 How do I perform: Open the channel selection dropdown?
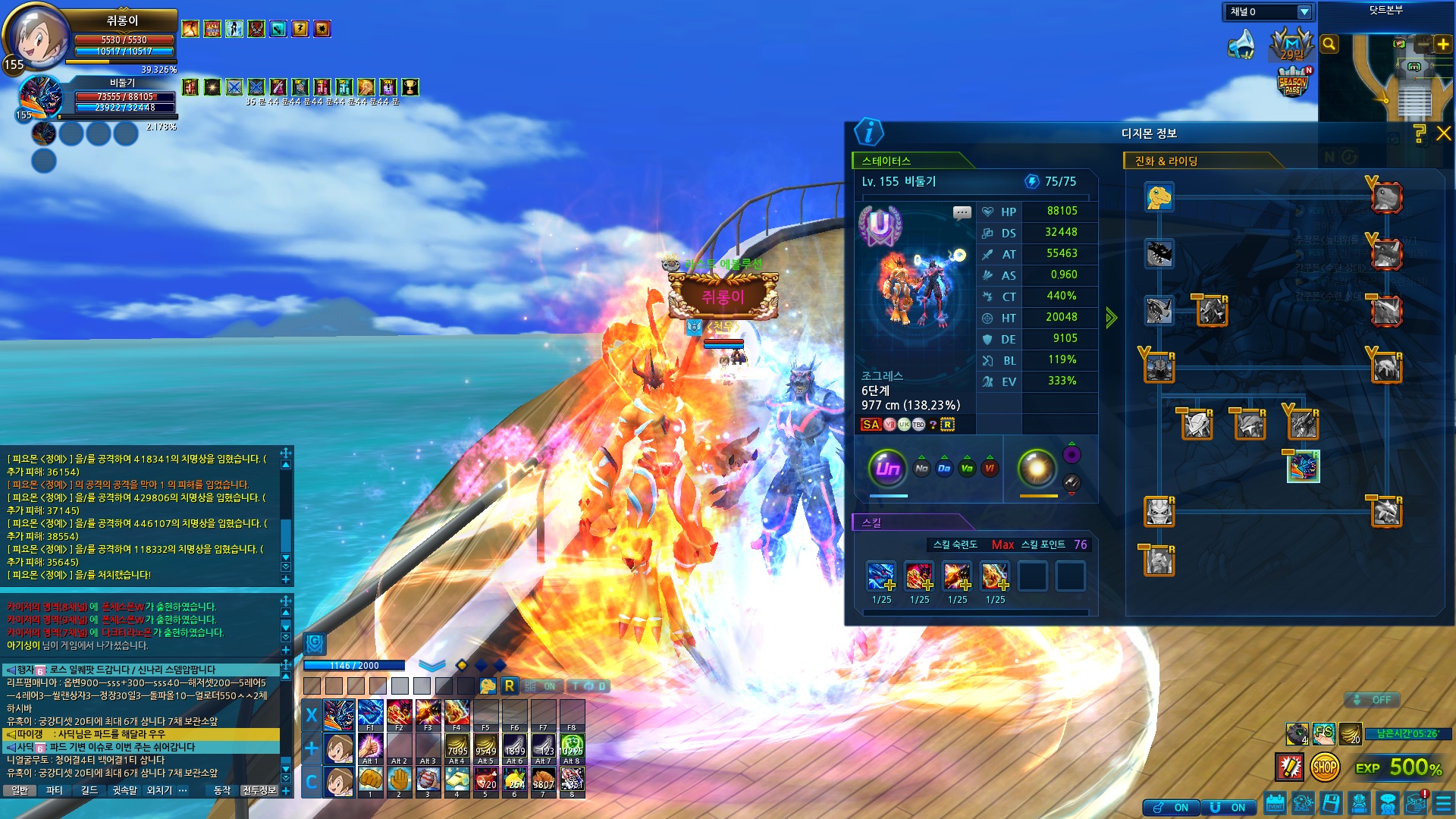click(1304, 12)
